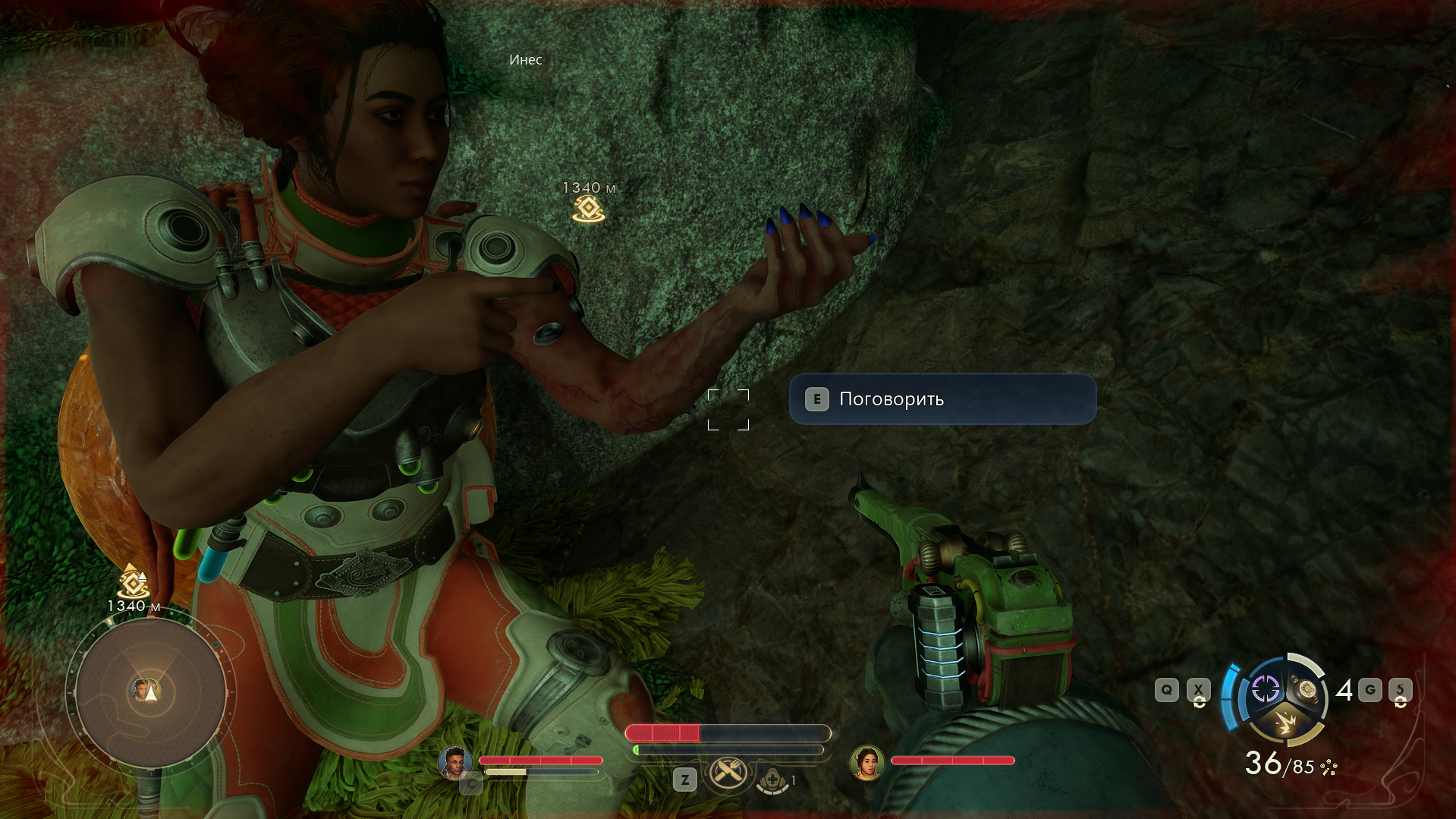The height and width of the screenshot is (819, 1456).
Task: Click the ammo type icon beside 36/85
Action: pyautogui.click(x=1329, y=767)
